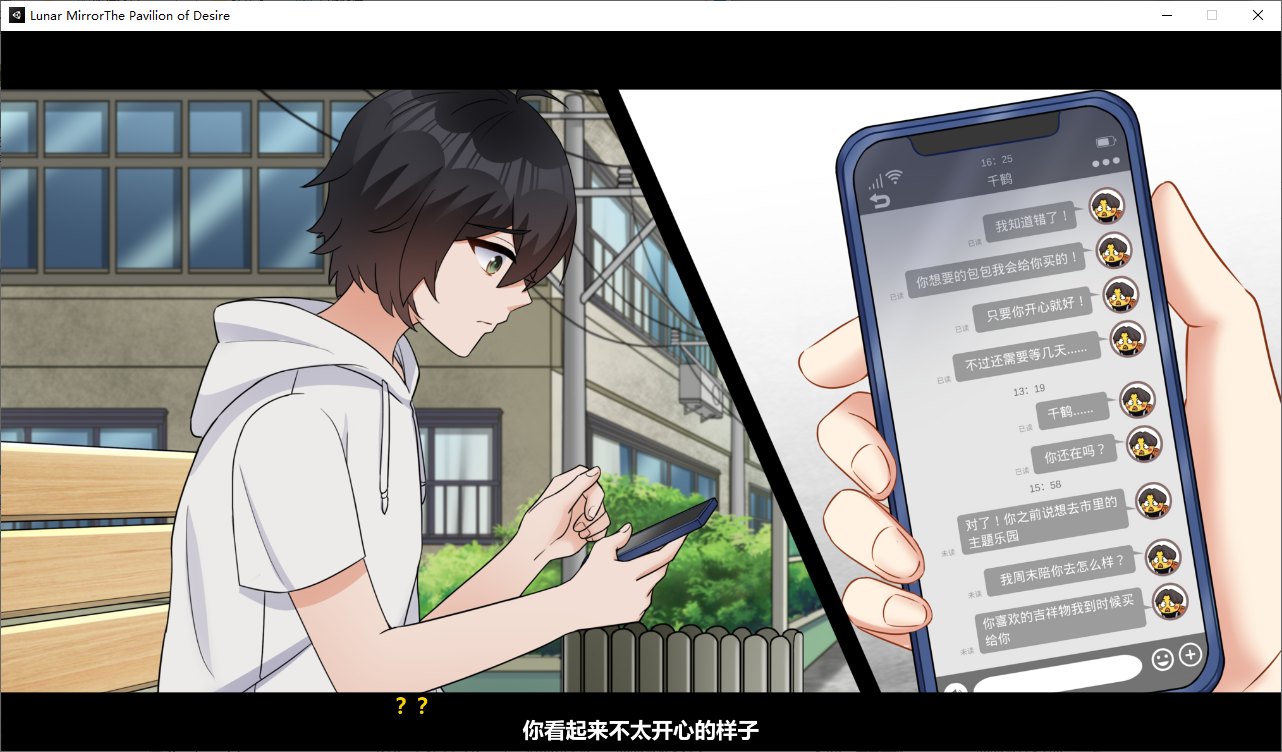Tap the battery indicator on the phone screen
Image resolution: width=1282 pixels, height=752 pixels.
coord(1104,142)
